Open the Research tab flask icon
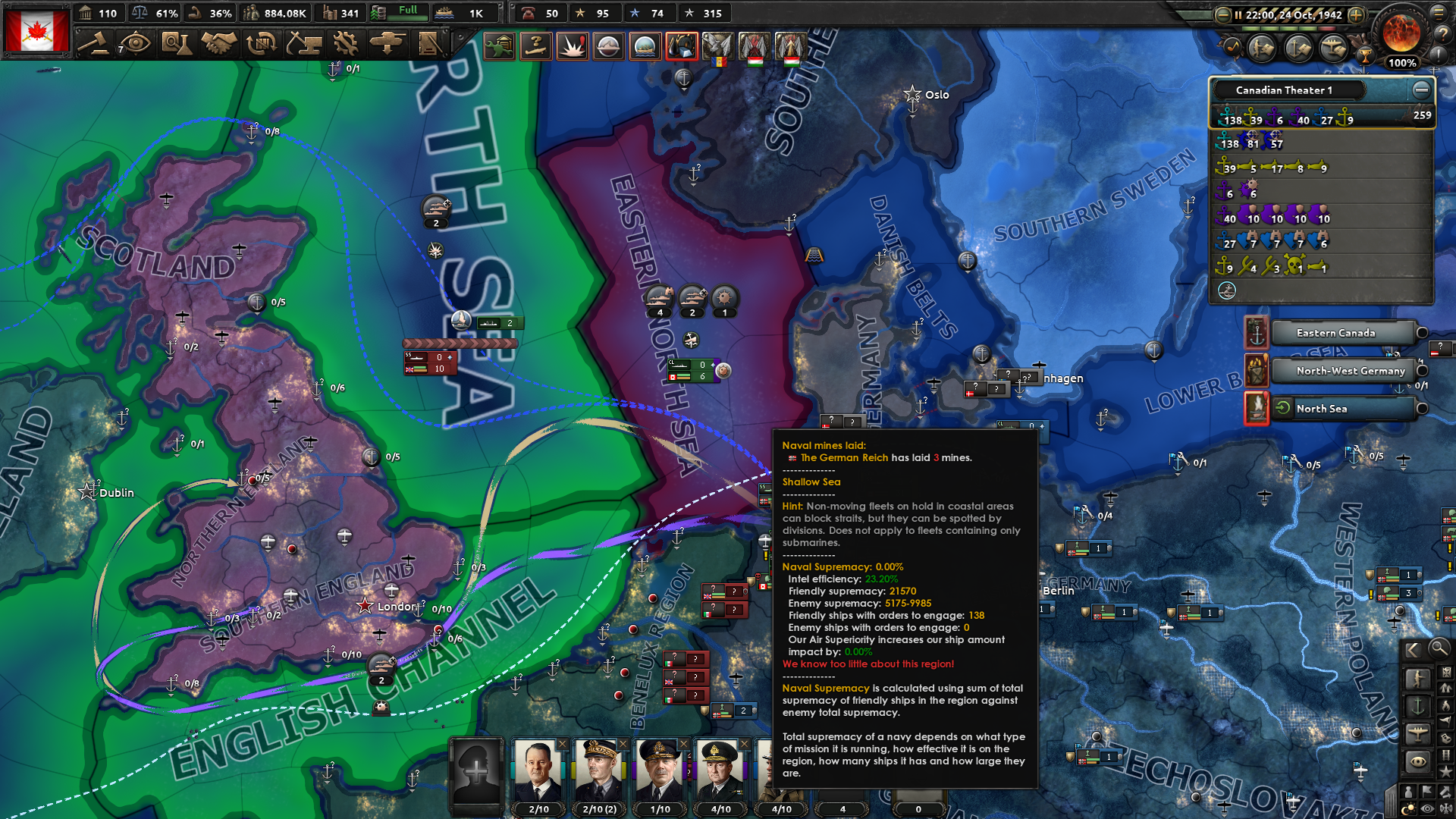Viewport: 1456px width, 819px height. [x=178, y=43]
